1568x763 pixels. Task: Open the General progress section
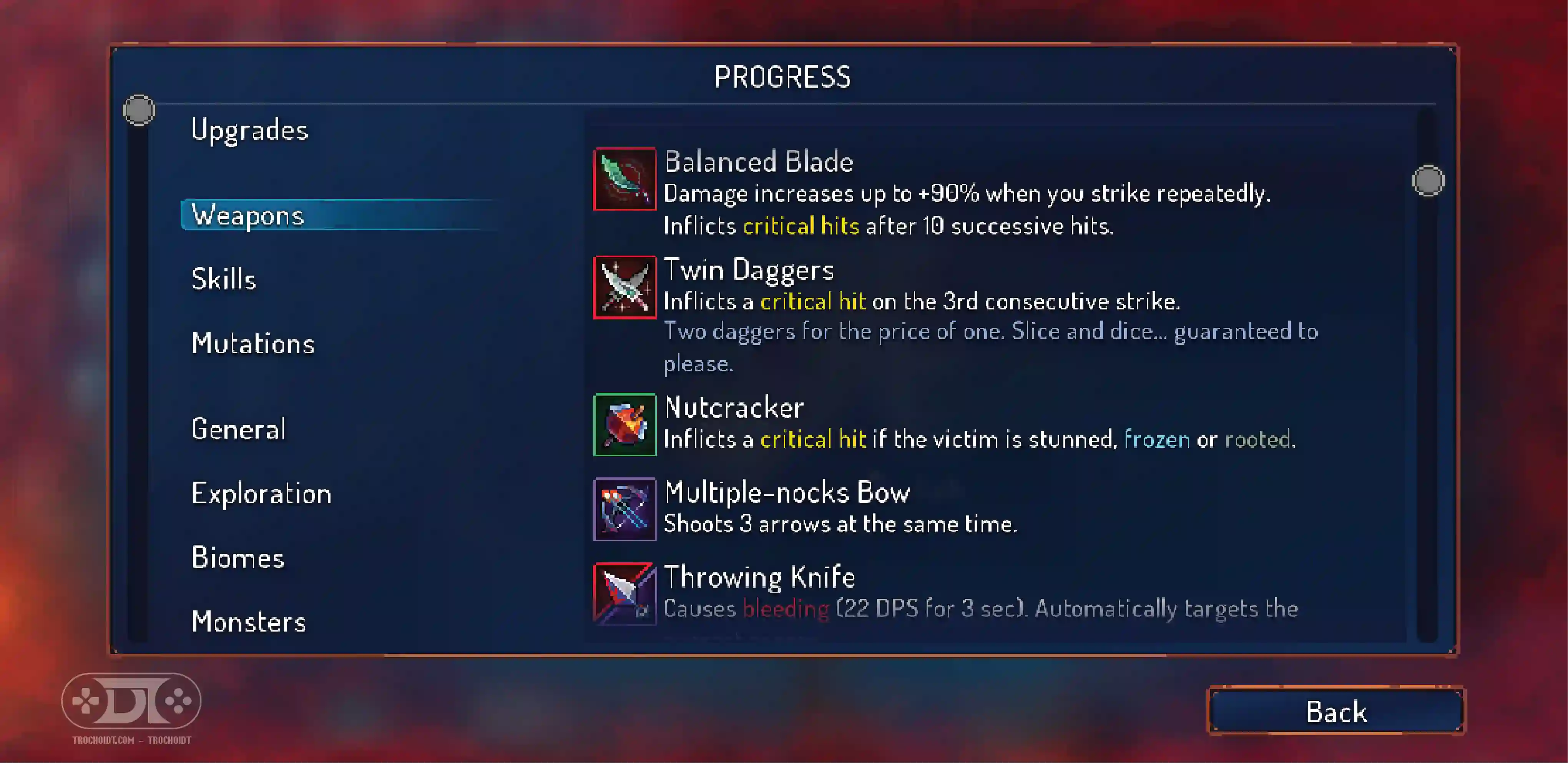pyautogui.click(x=238, y=429)
